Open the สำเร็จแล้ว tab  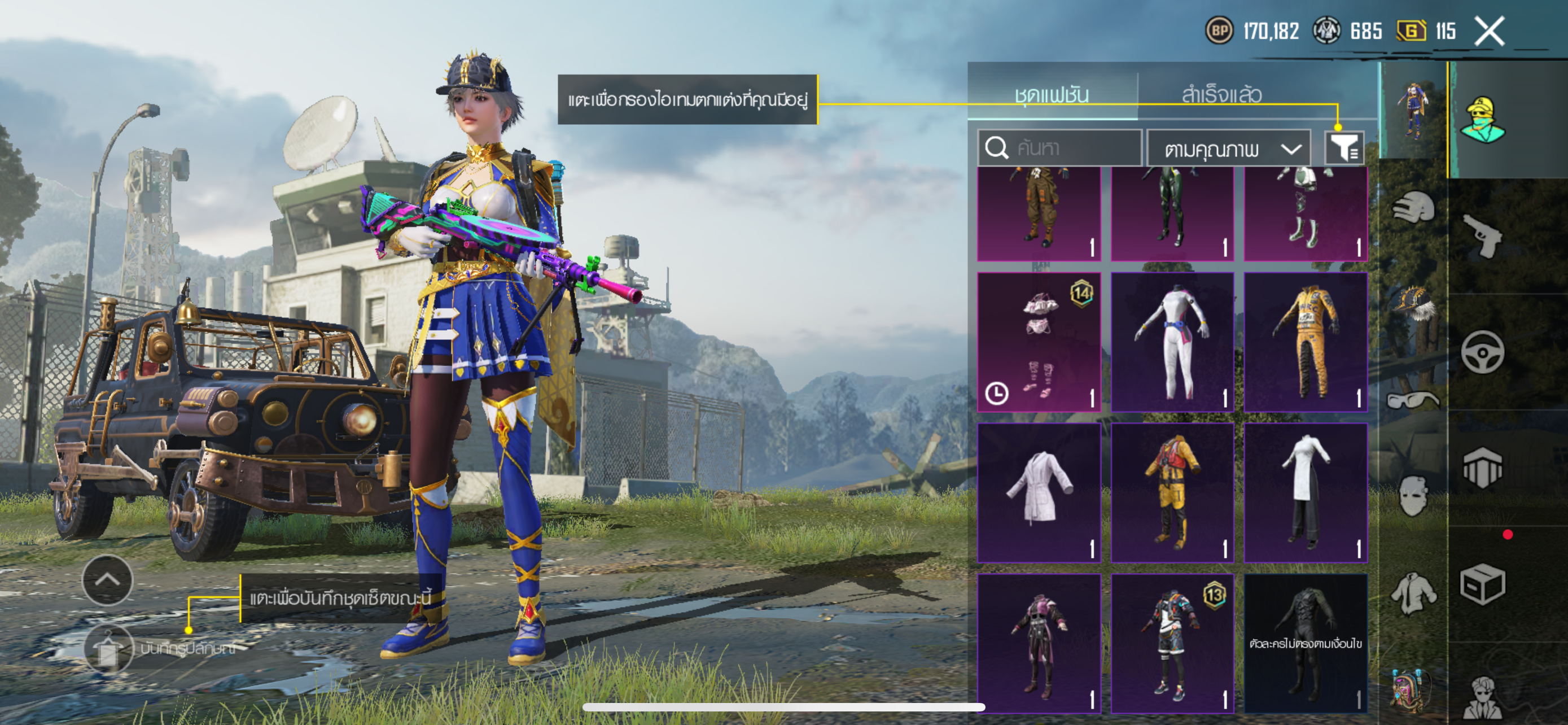(1221, 94)
